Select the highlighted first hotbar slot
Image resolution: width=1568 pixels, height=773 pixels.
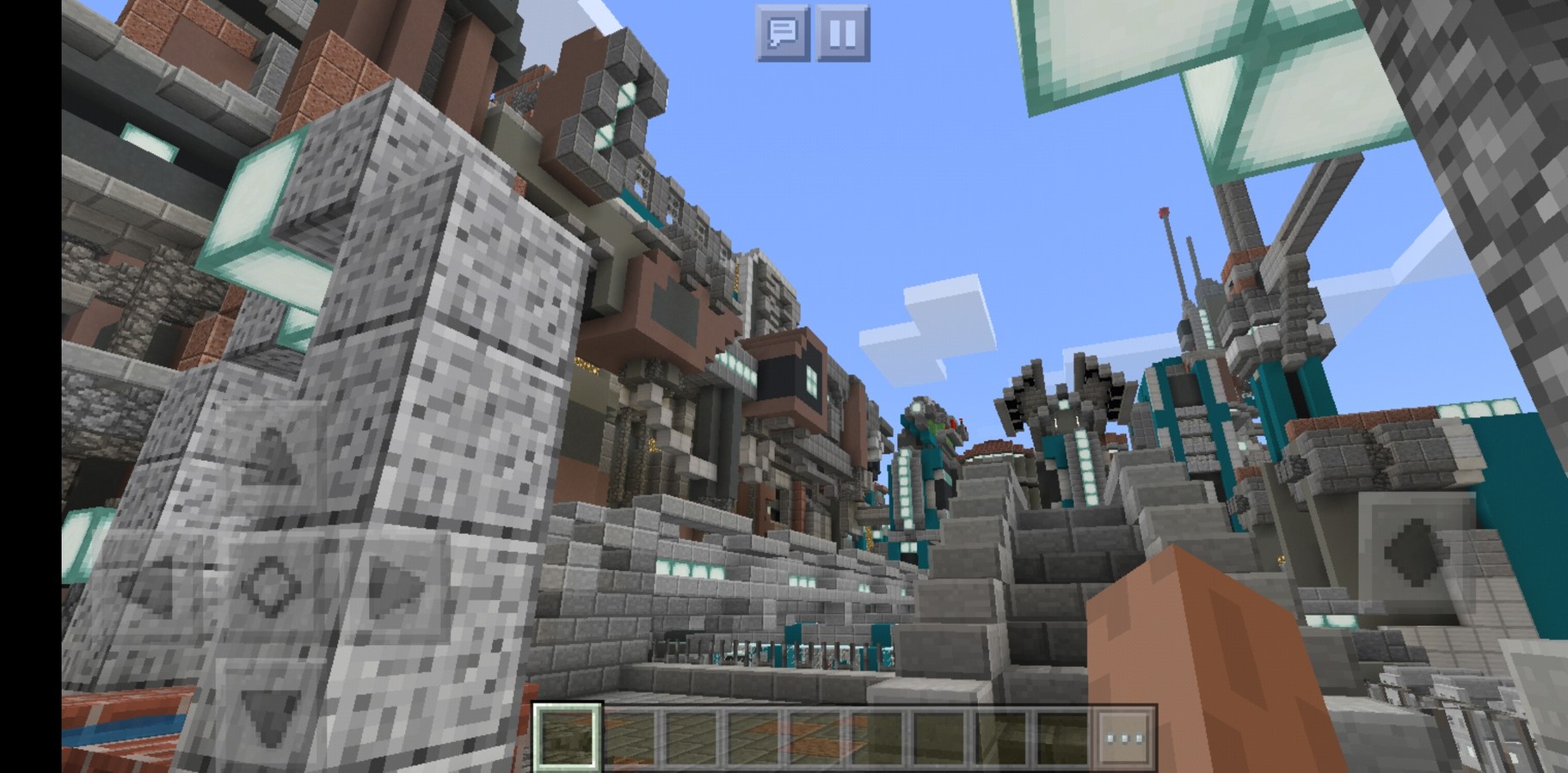point(568,738)
